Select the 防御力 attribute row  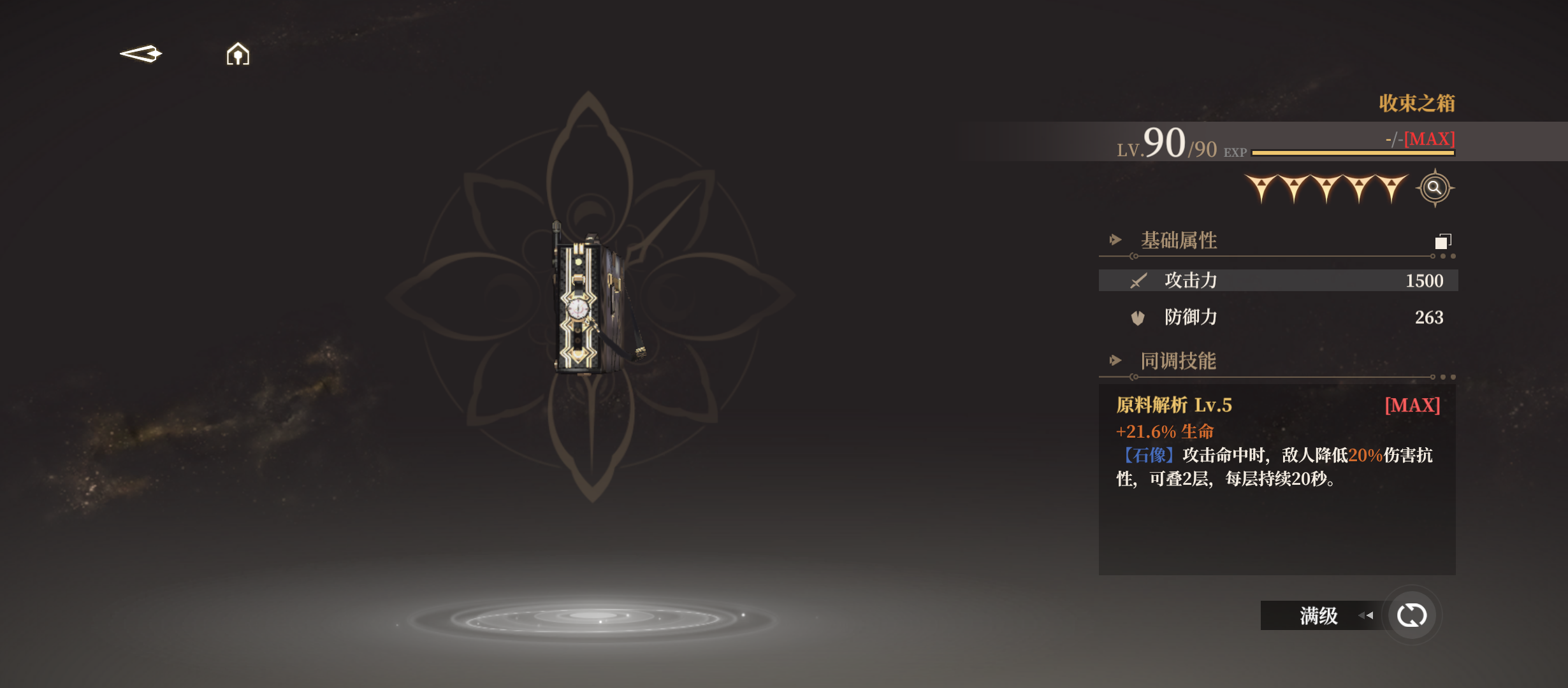tap(1278, 317)
